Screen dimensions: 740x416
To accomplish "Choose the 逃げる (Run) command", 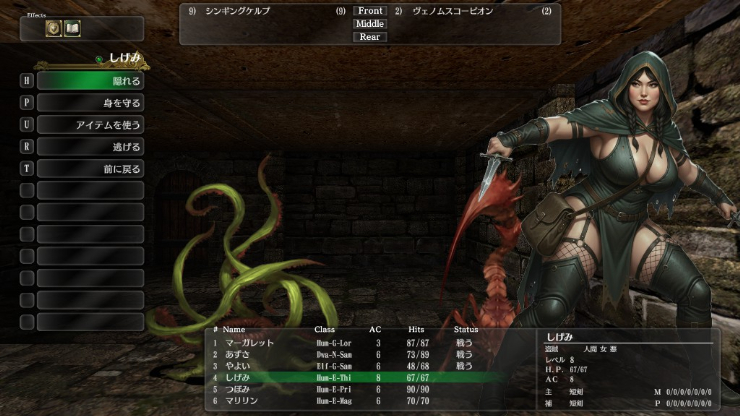I will tap(91, 147).
